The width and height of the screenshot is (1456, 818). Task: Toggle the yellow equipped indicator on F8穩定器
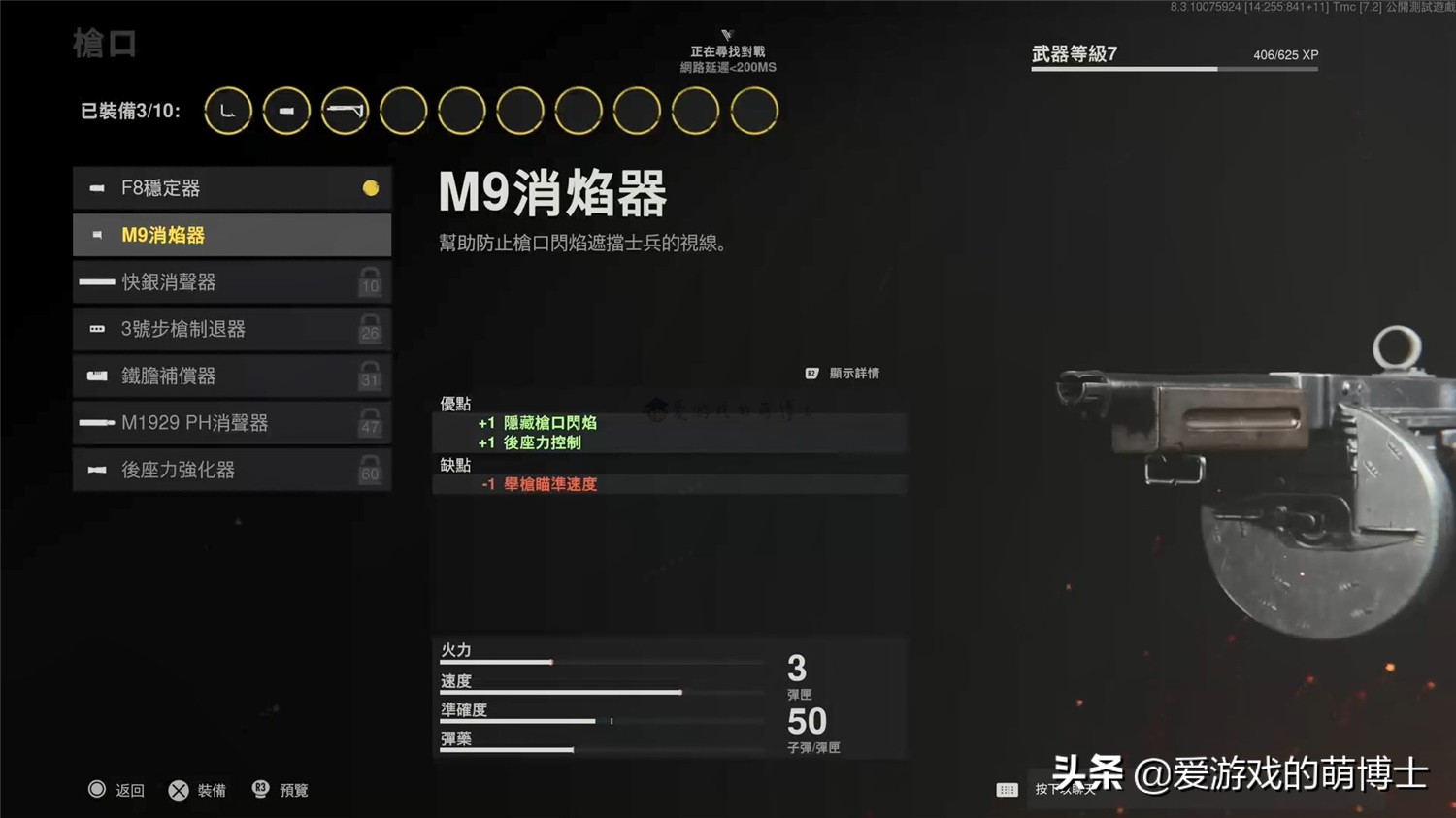[370, 188]
